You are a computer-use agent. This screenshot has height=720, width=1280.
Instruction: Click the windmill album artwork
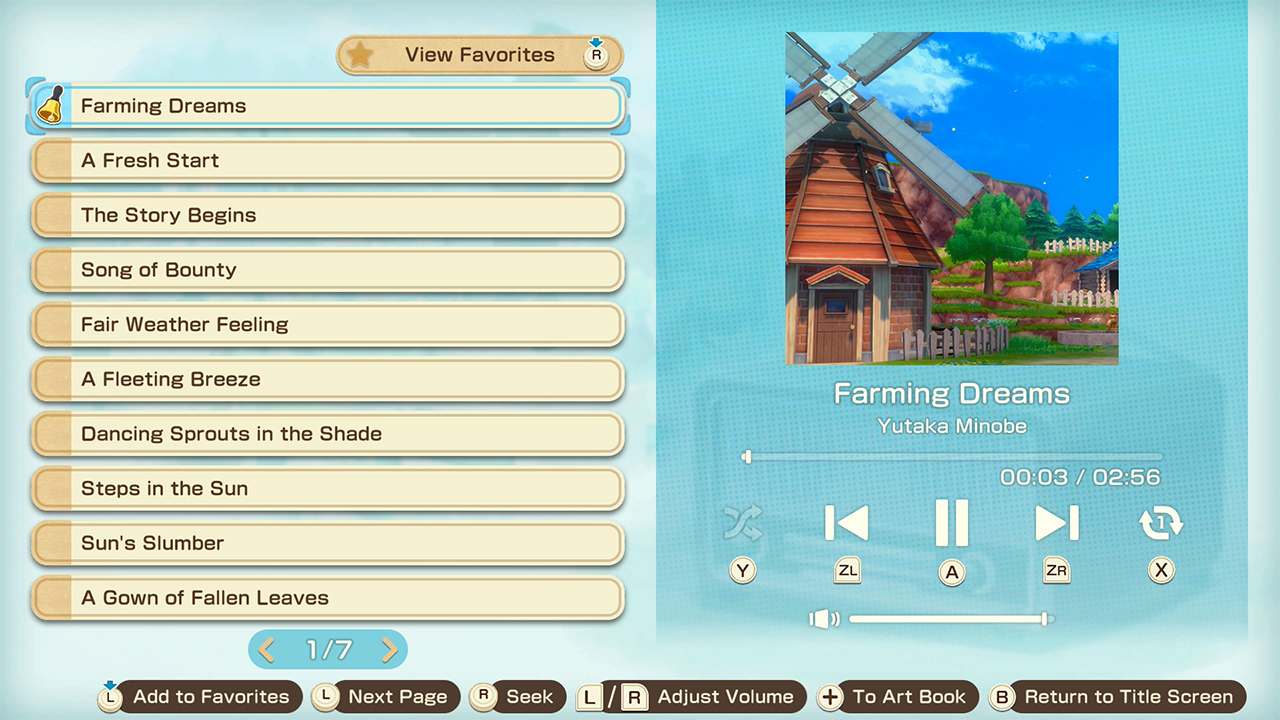click(951, 197)
